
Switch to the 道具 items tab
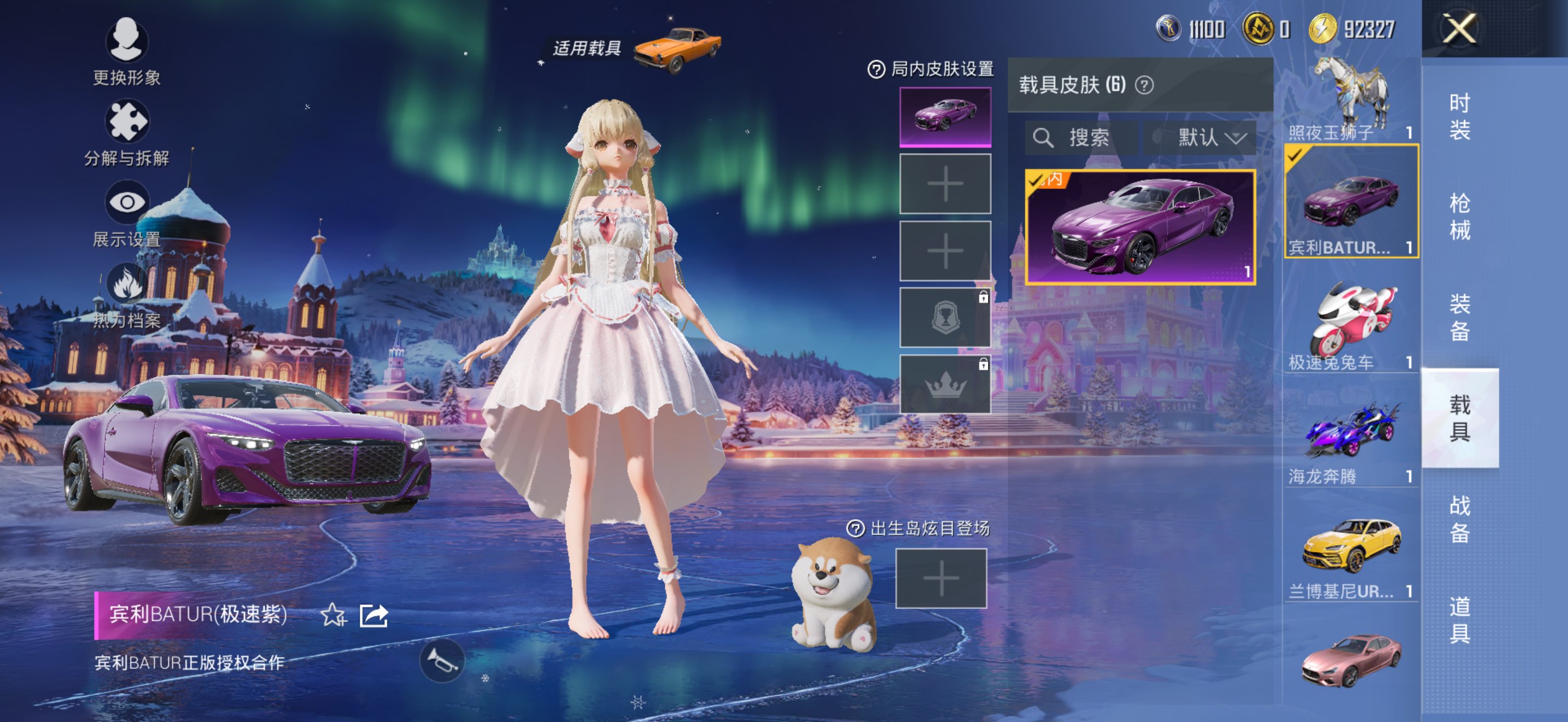click(x=1459, y=620)
